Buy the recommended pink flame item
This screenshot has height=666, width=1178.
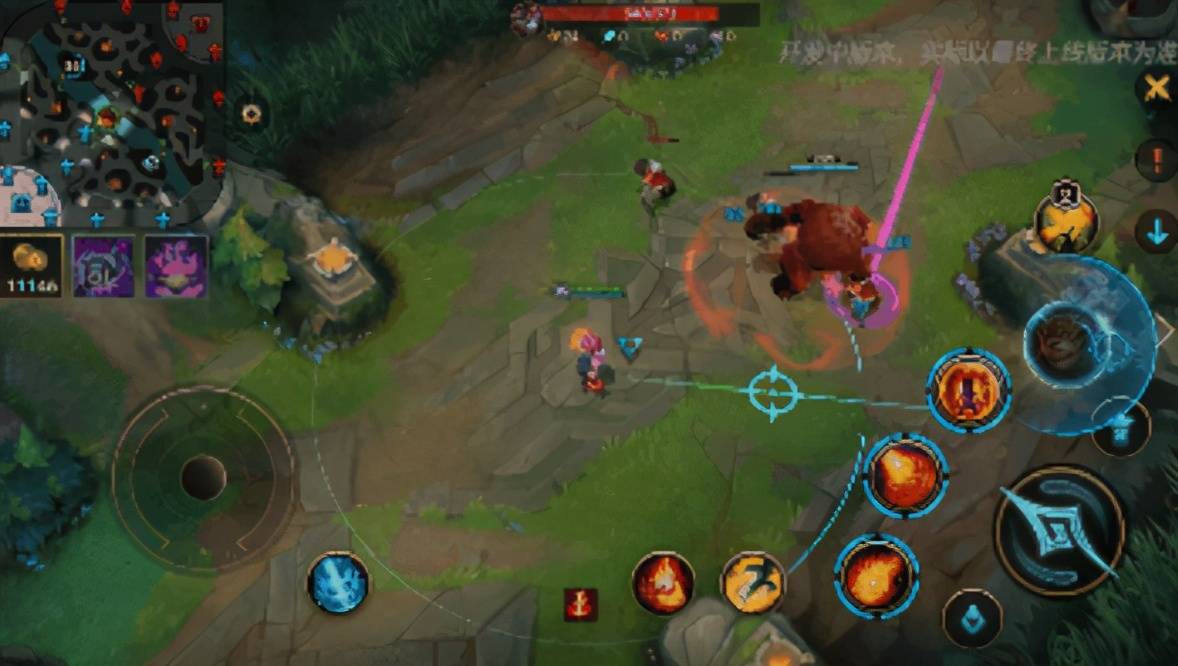(176, 266)
